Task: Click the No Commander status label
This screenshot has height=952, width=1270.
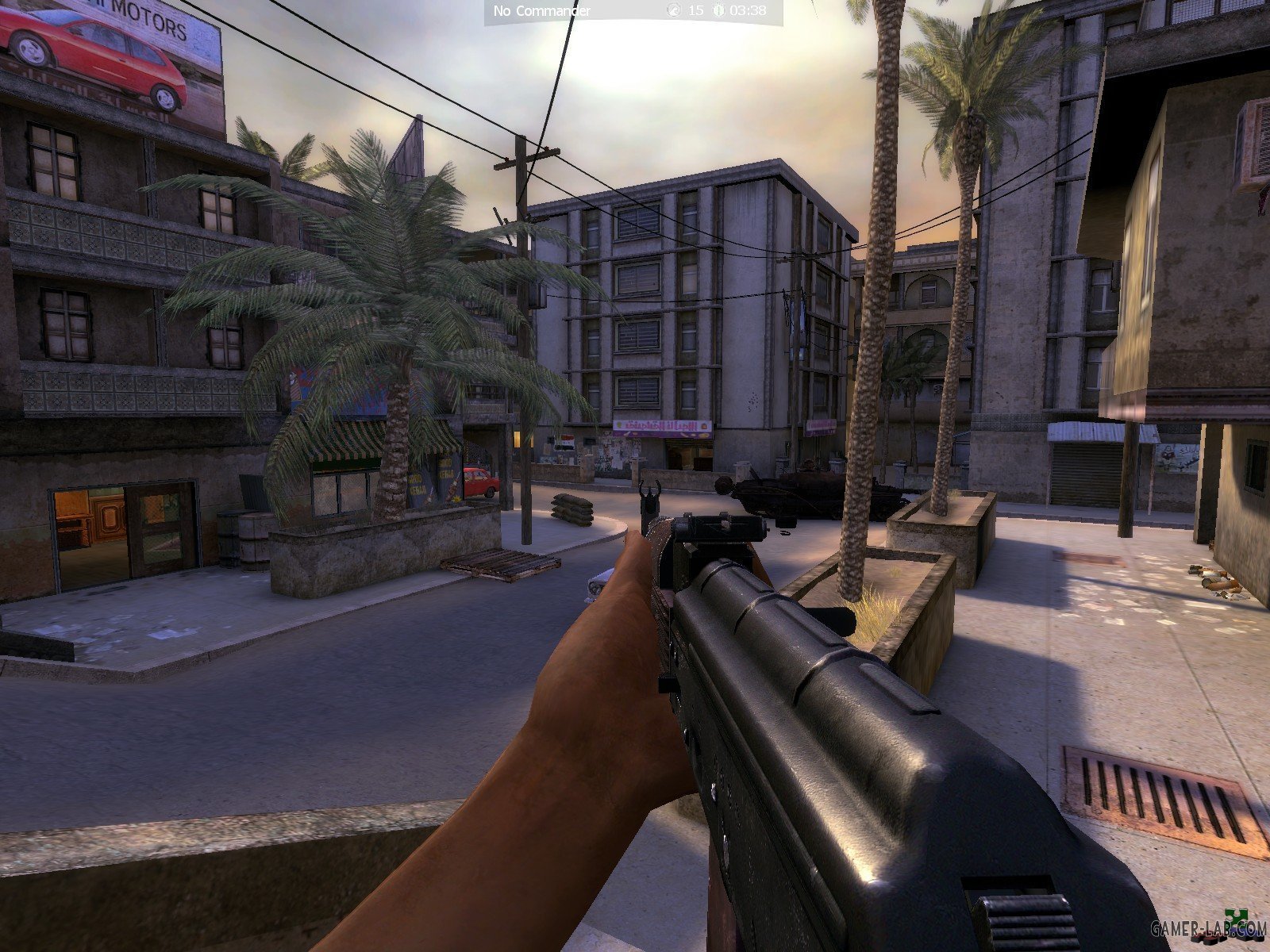Action: tap(542, 11)
